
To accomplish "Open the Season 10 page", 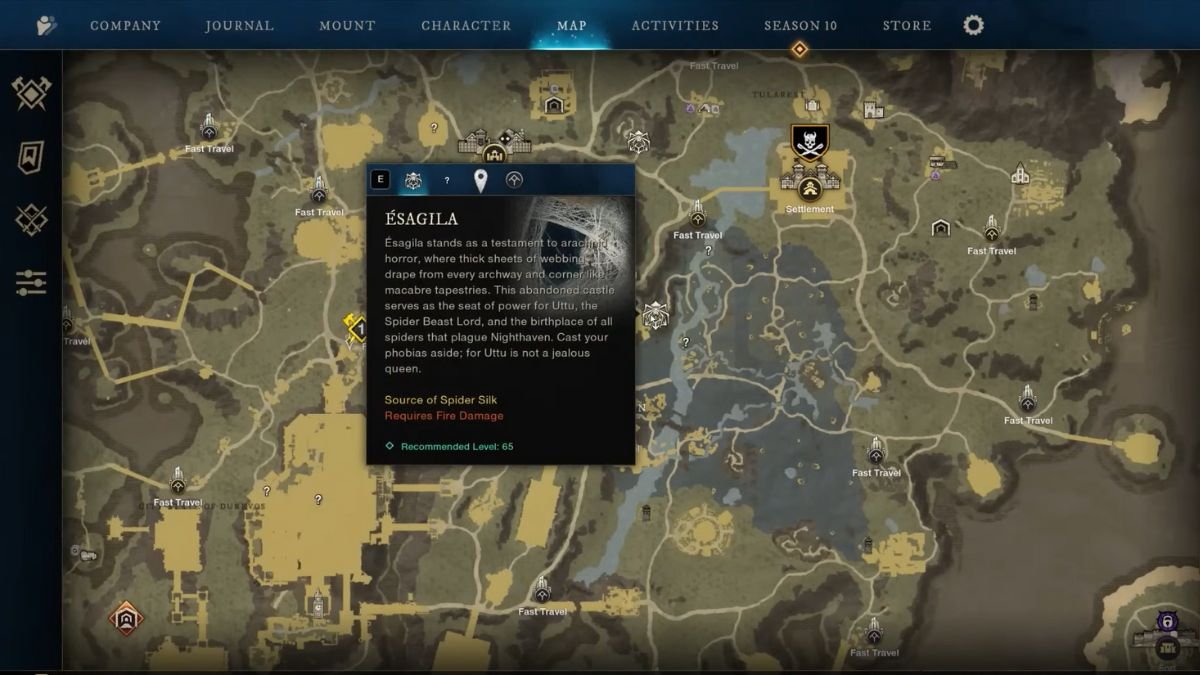I will (800, 25).
